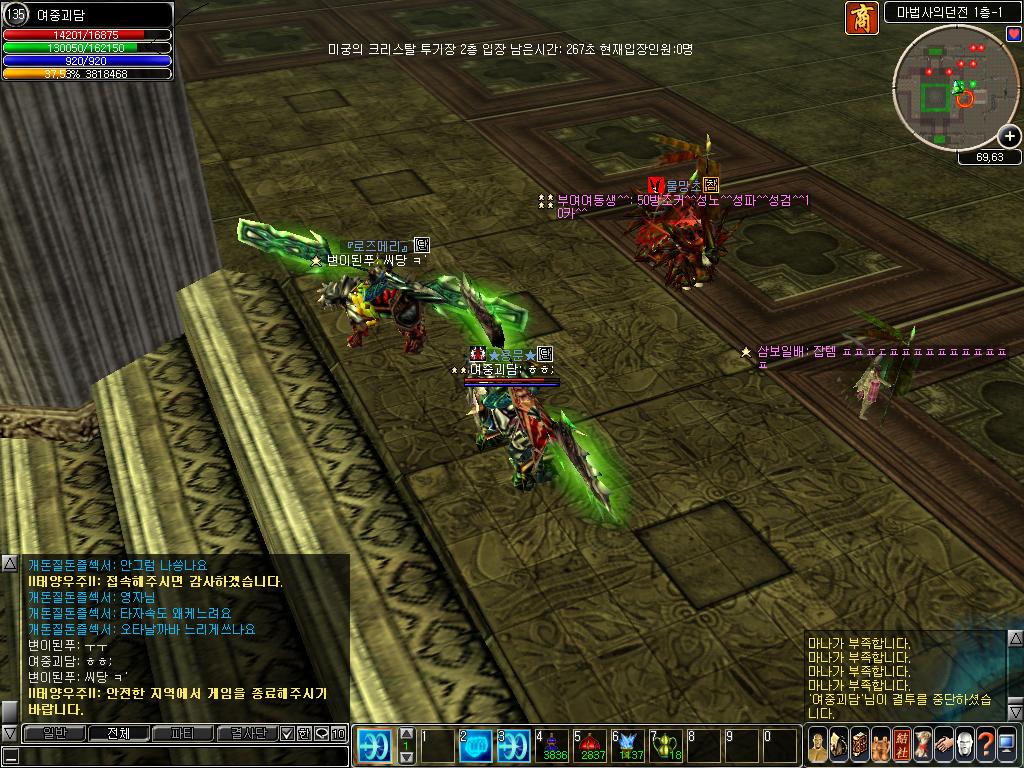1024x768 pixels.
Task: Use the blue potion in slot 4
Action: click(552, 746)
